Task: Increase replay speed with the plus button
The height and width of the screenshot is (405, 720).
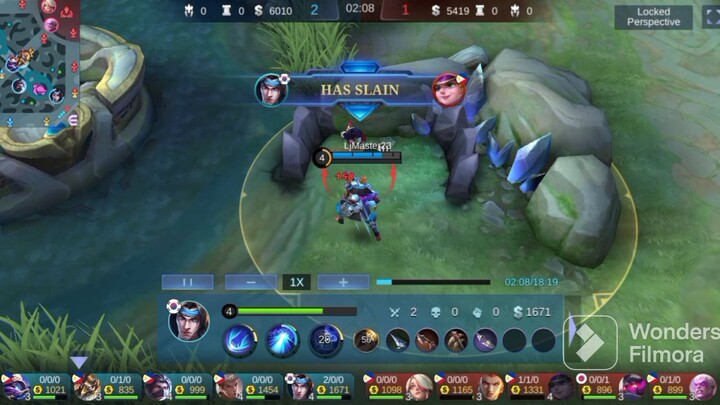Action: 343,282
